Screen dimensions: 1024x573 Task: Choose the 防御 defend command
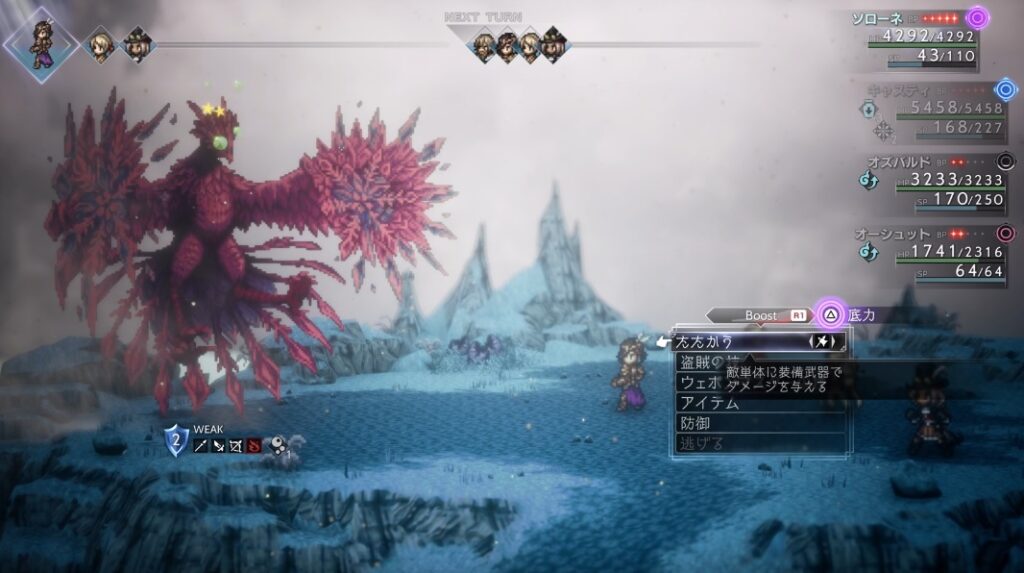click(x=700, y=423)
